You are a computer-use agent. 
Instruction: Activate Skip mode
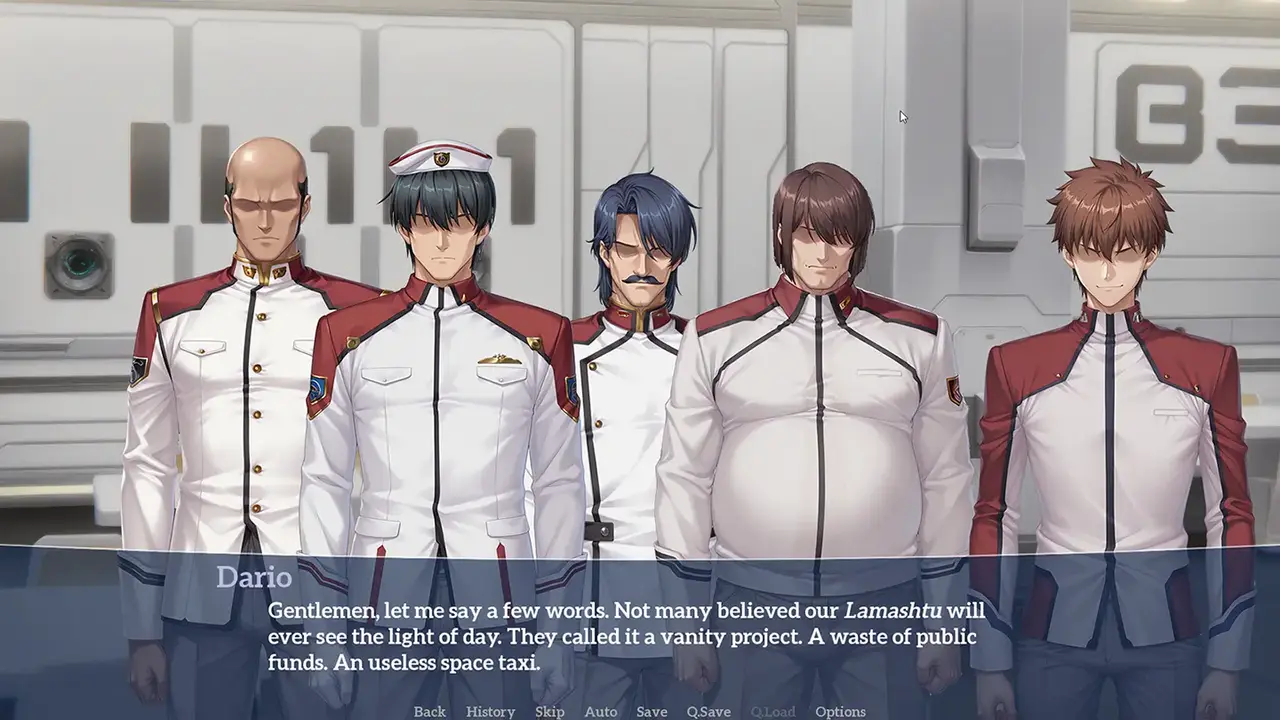[550, 711]
